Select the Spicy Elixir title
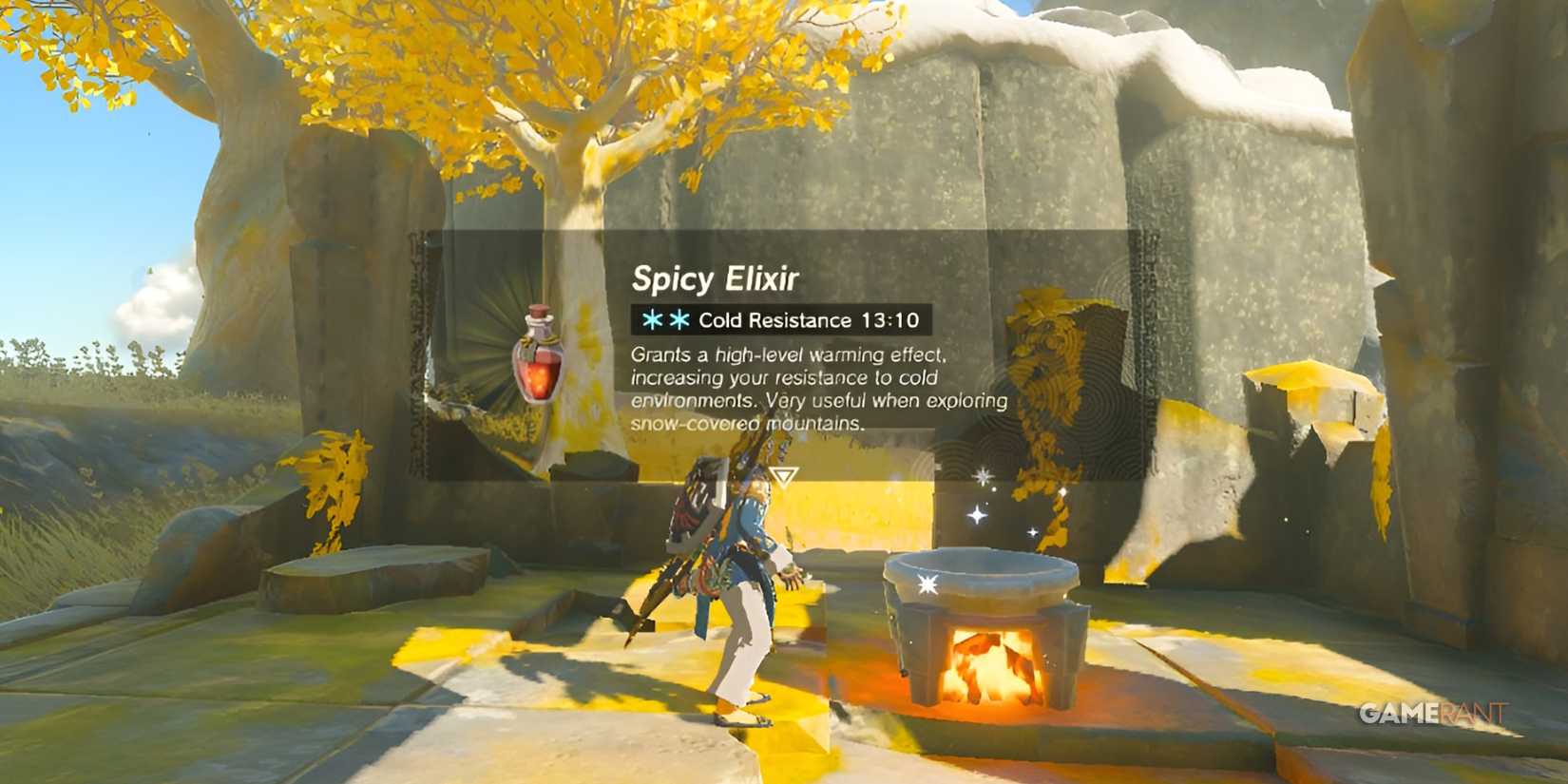The width and height of the screenshot is (1568, 784). [716, 279]
